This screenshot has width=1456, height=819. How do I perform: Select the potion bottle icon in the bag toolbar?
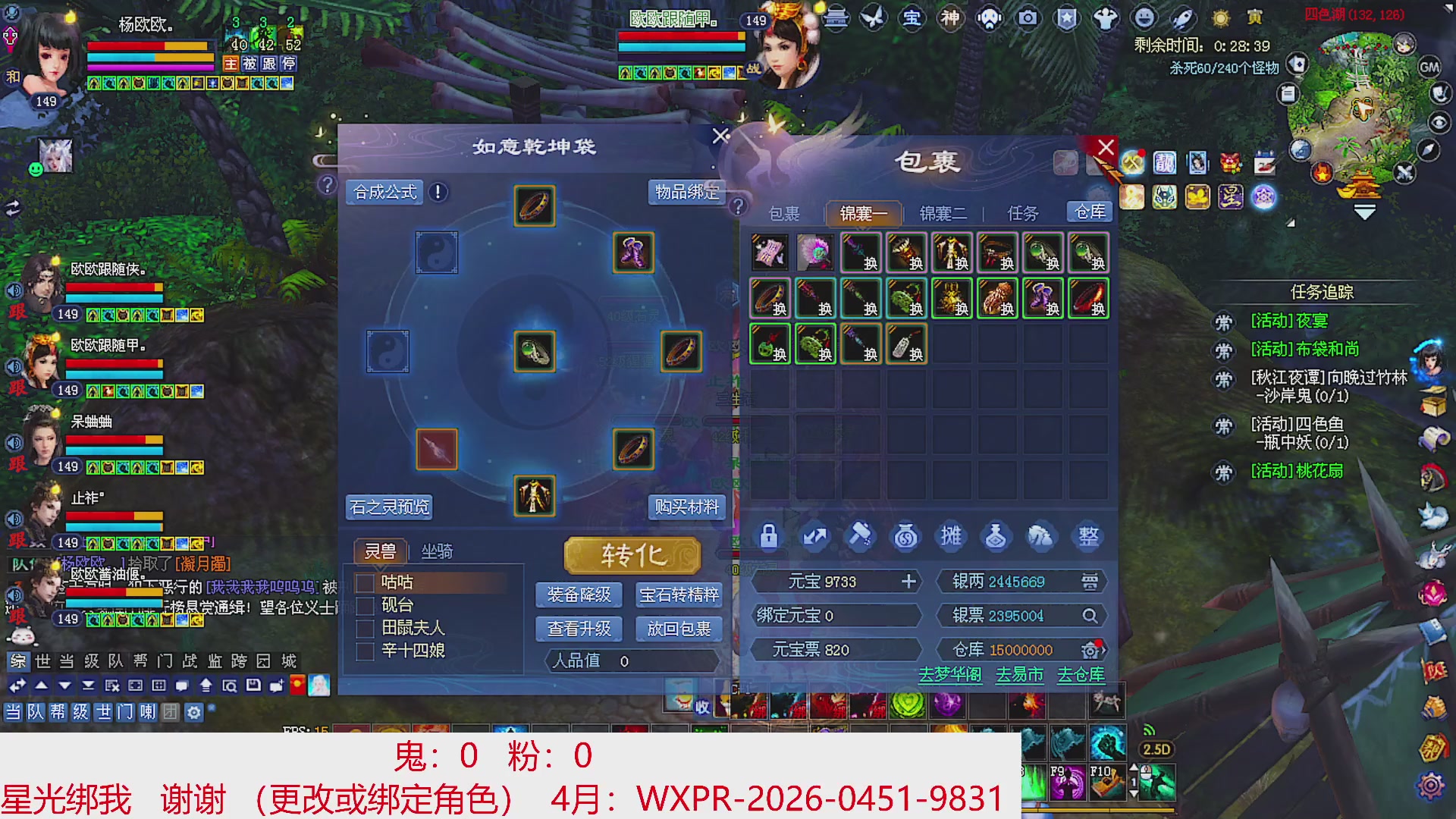point(996,536)
